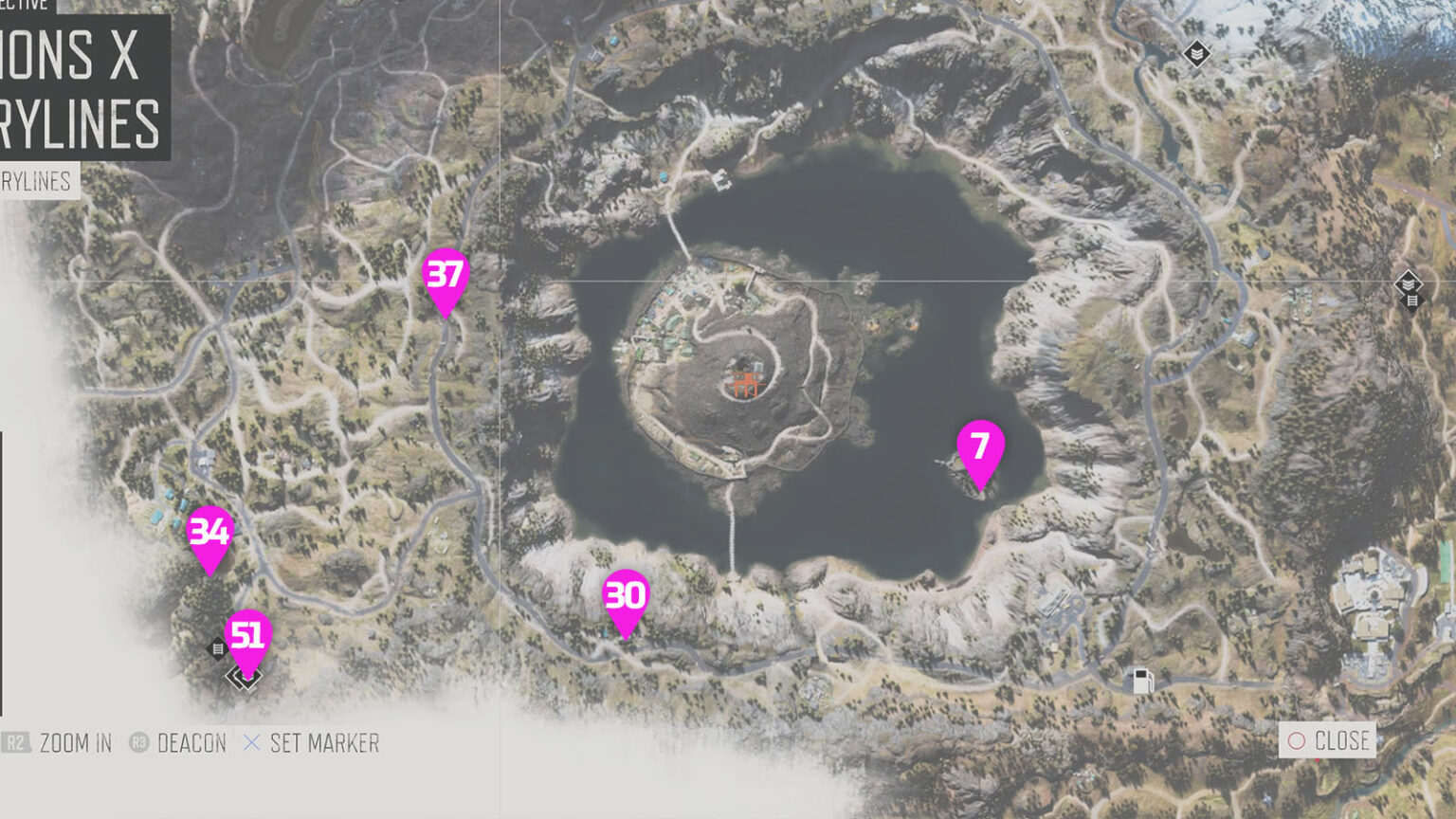Select the gas station fuel pump icon

[1140, 679]
